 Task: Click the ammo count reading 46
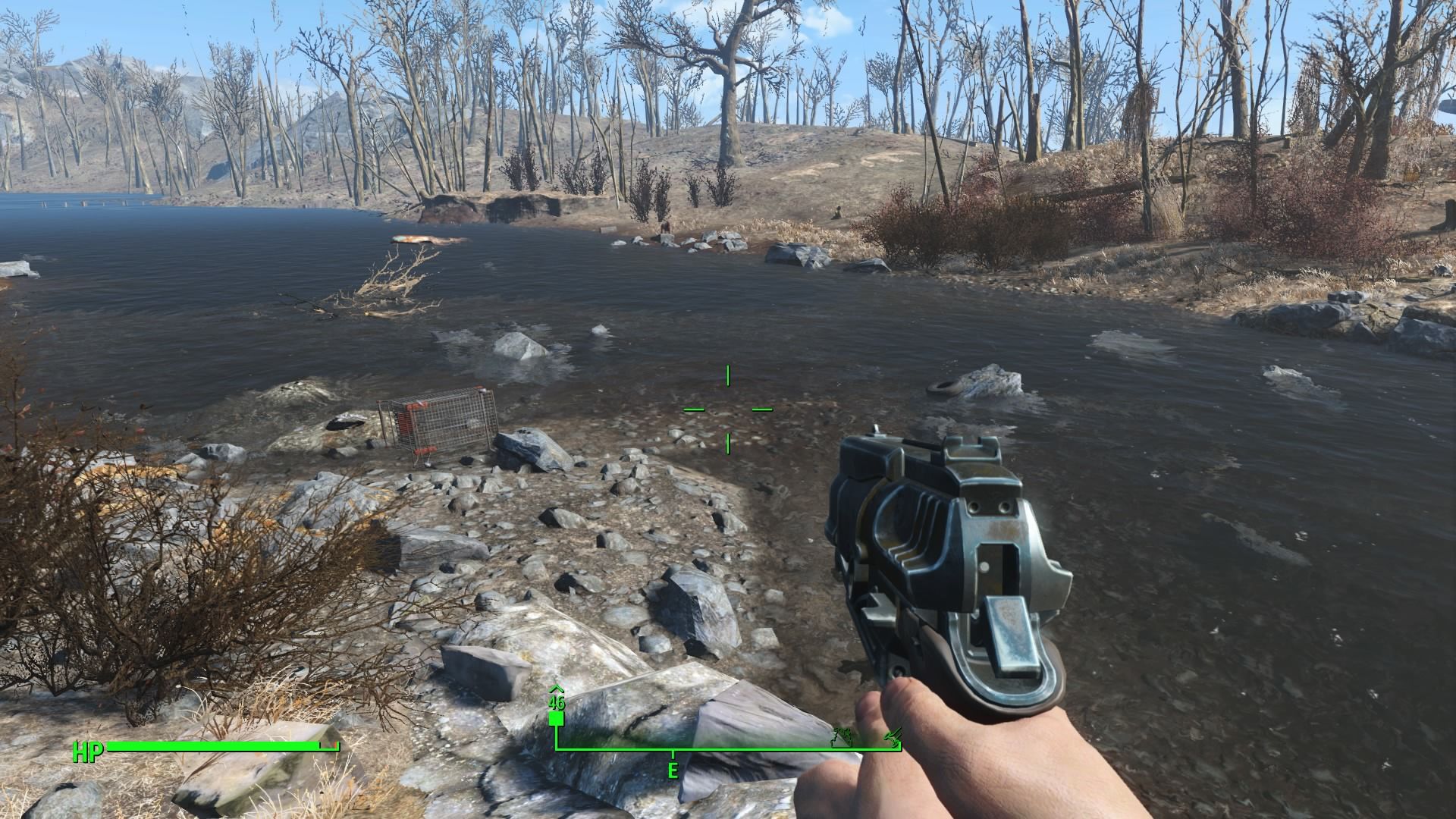pyautogui.click(x=557, y=703)
